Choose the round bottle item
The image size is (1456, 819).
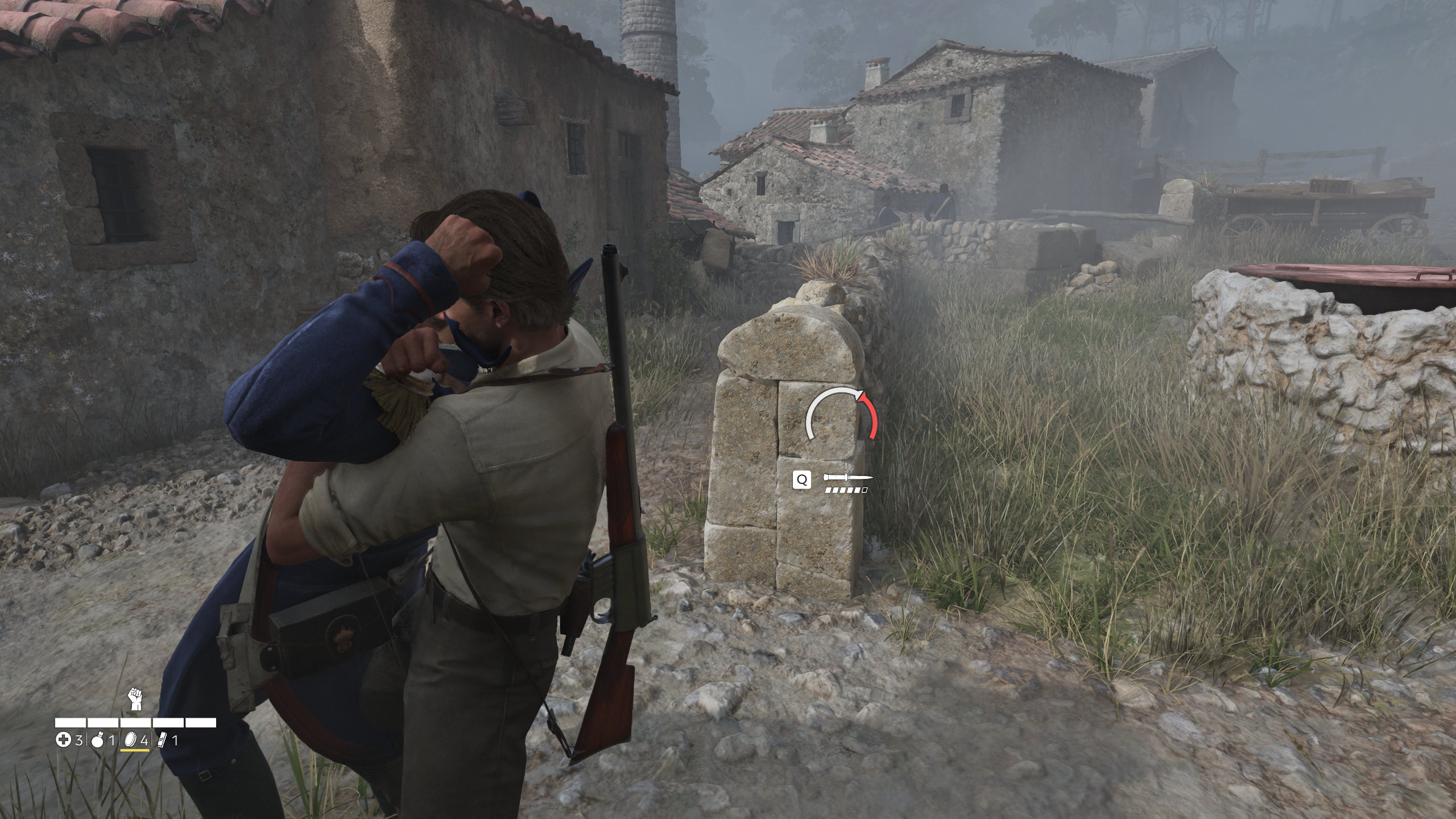97,740
